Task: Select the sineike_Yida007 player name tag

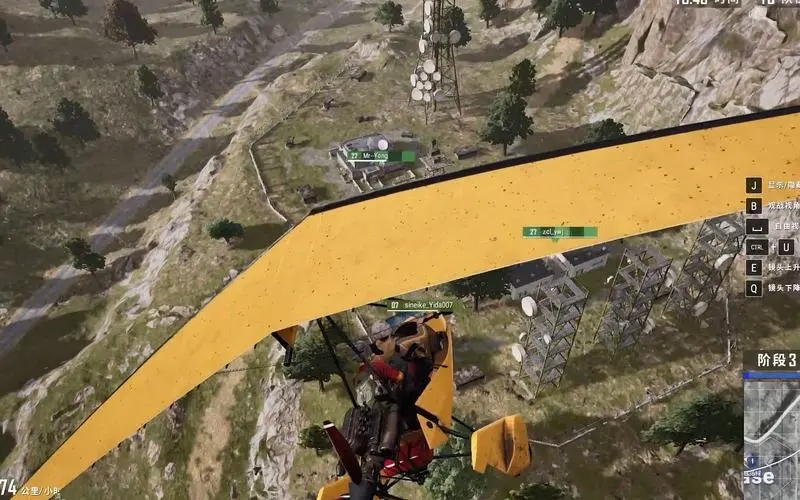Action: coord(421,305)
